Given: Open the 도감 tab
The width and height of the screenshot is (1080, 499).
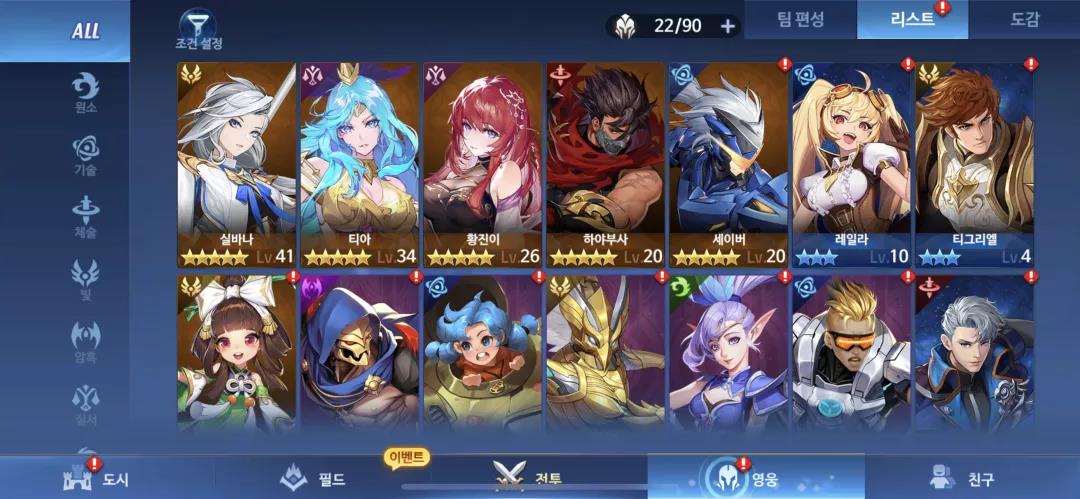Looking at the screenshot, I should (x=1025, y=19).
